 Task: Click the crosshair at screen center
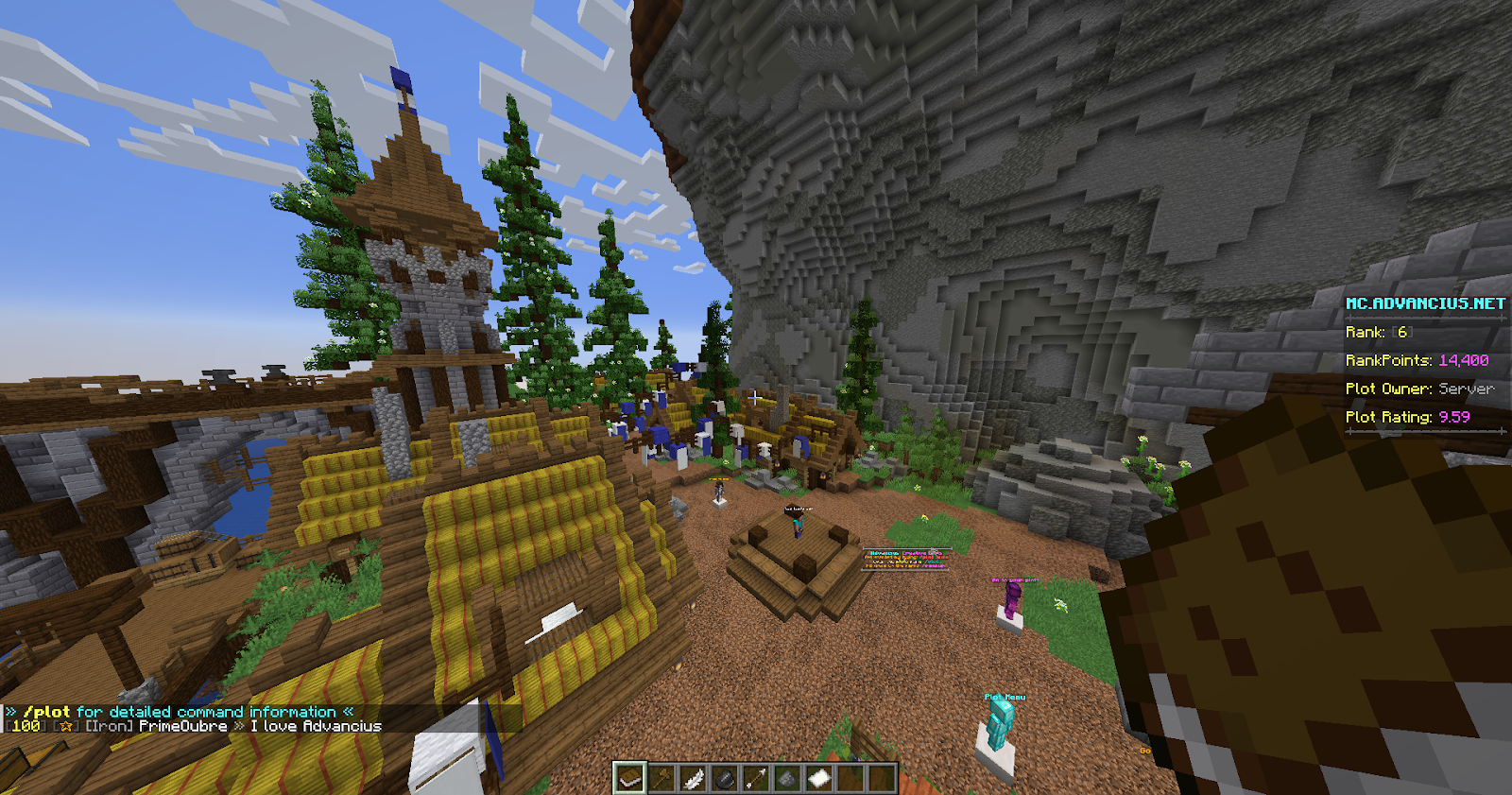coord(756,397)
